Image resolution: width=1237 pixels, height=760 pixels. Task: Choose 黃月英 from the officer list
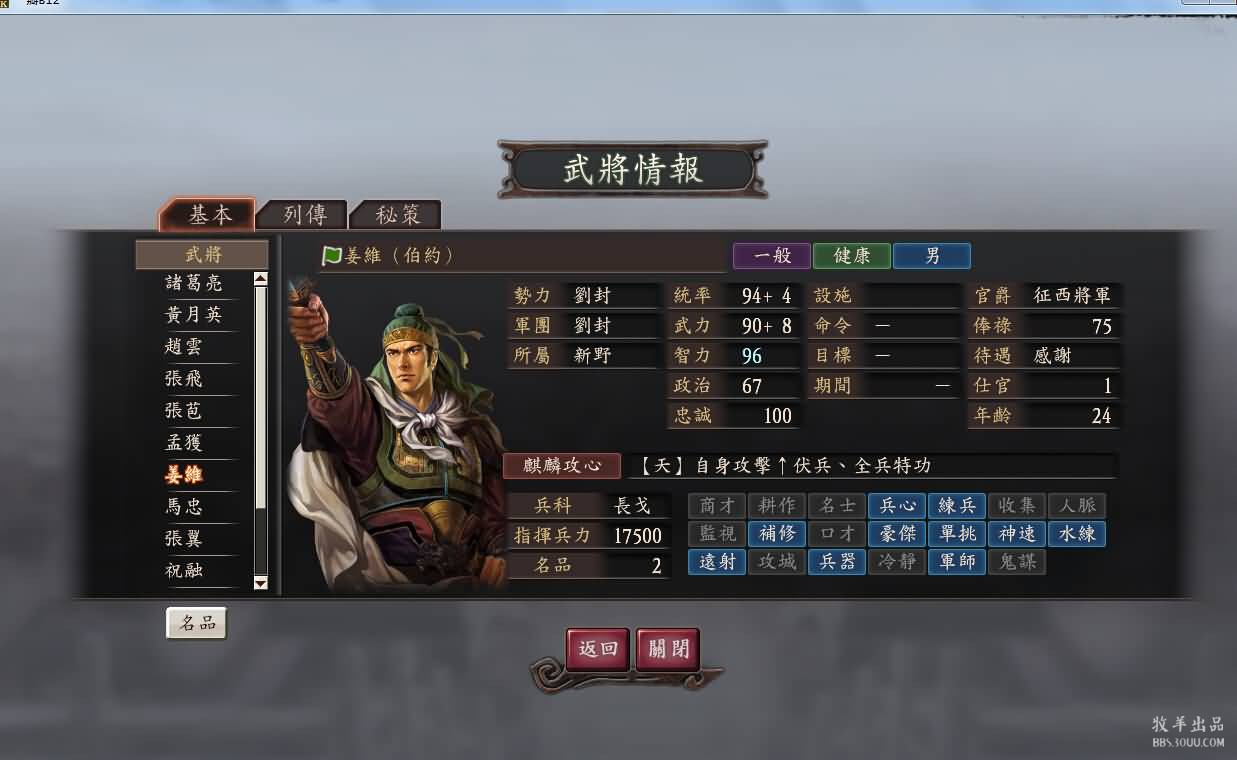pyautogui.click(x=193, y=315)
